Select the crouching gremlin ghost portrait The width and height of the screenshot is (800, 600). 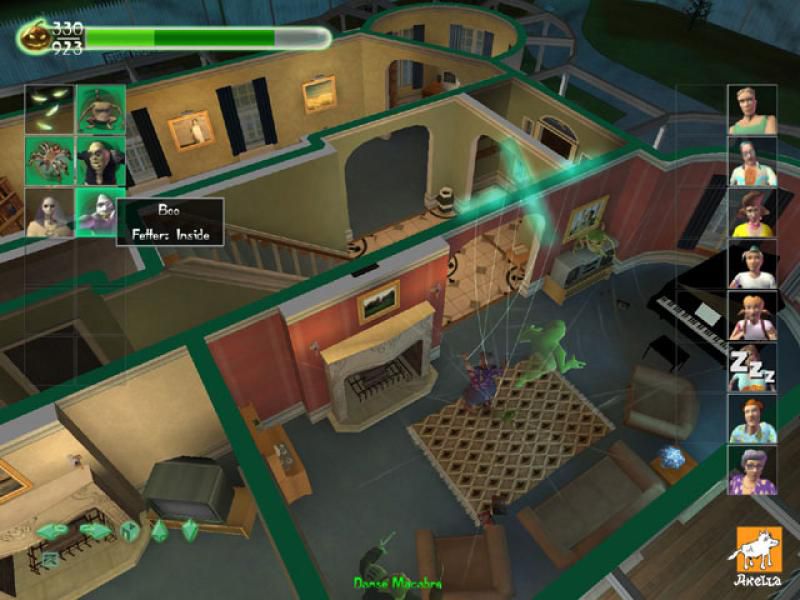coord(101,109)
